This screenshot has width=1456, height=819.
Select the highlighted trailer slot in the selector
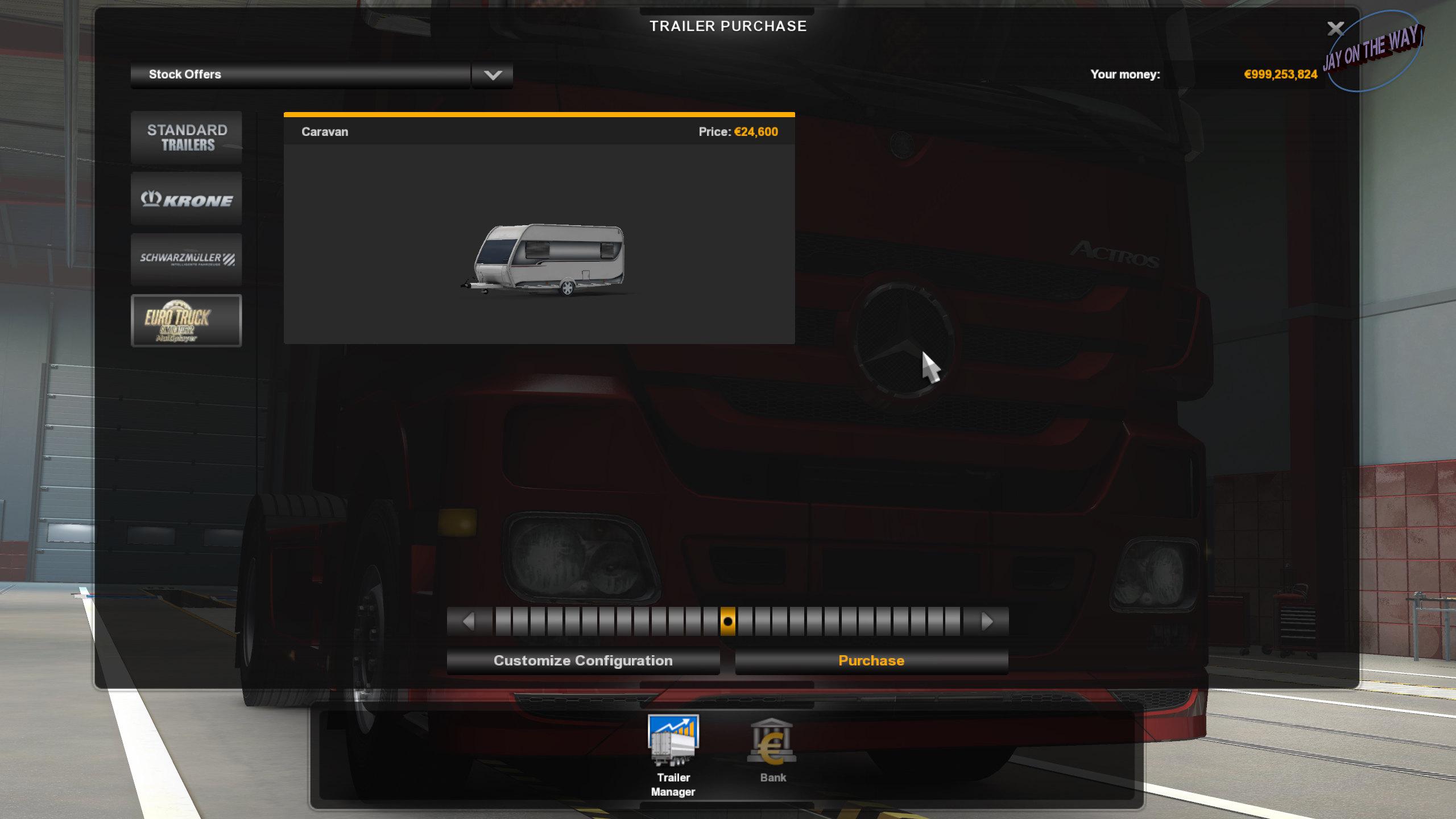(729, 621)
